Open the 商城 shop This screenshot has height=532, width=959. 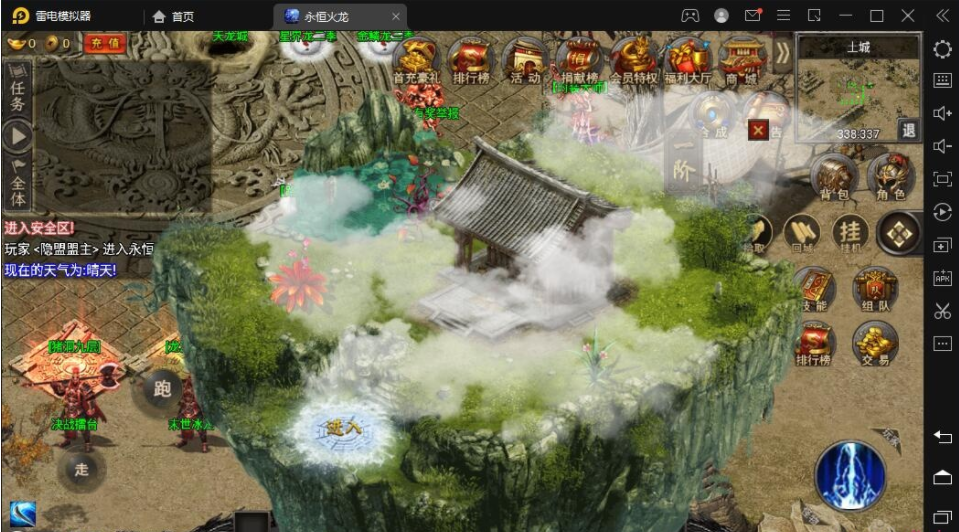click(x=741, y=61)
